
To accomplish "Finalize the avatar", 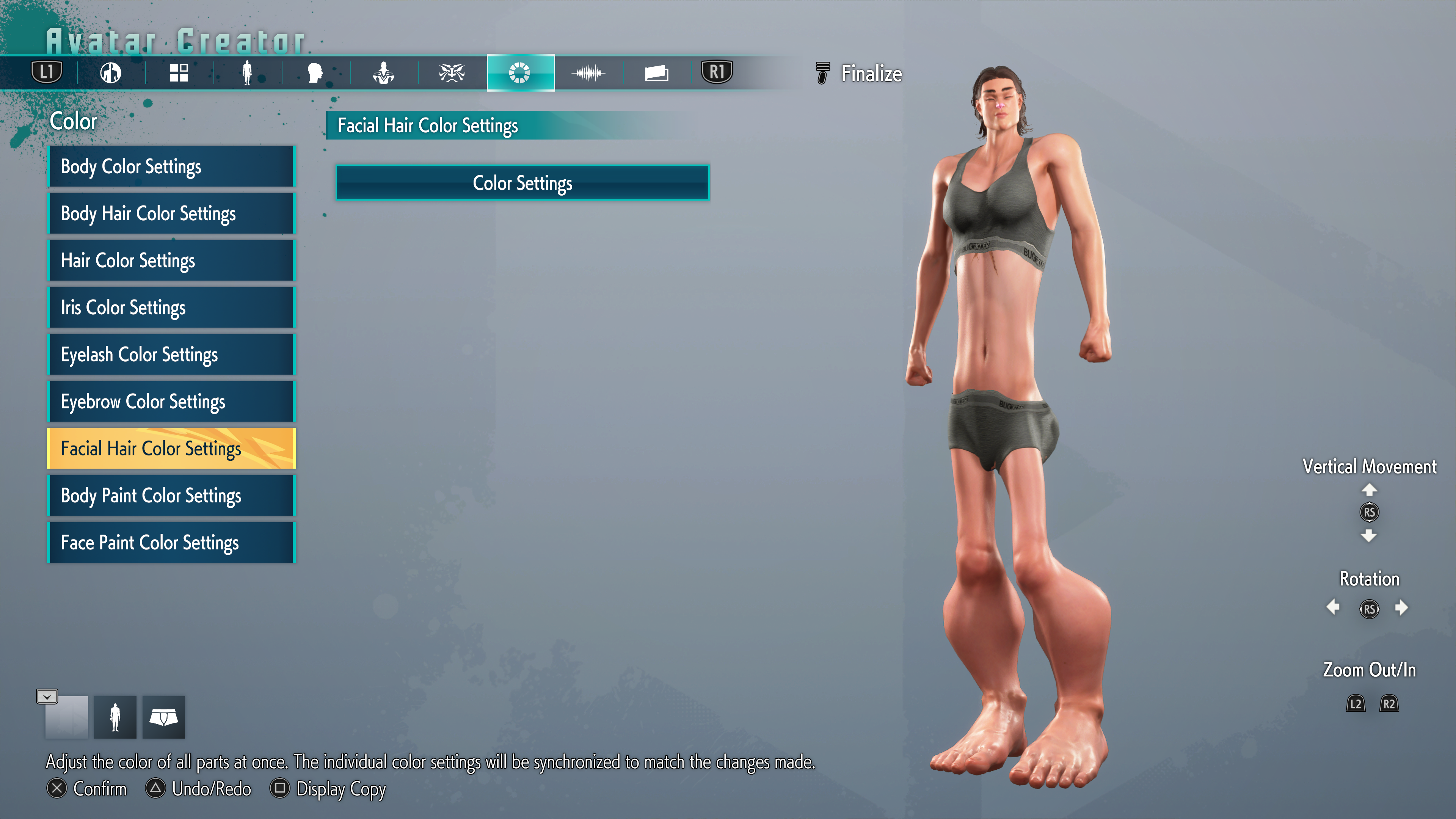I will (x=860, y=74).
